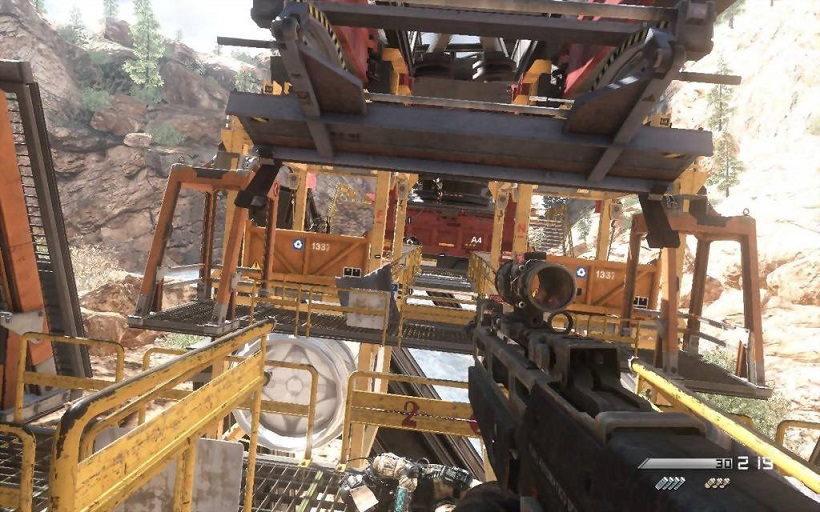The width and height of the screenshot is (820, 512).
Task: Select the frag grenades icon
Action: [x=716, y=483]
